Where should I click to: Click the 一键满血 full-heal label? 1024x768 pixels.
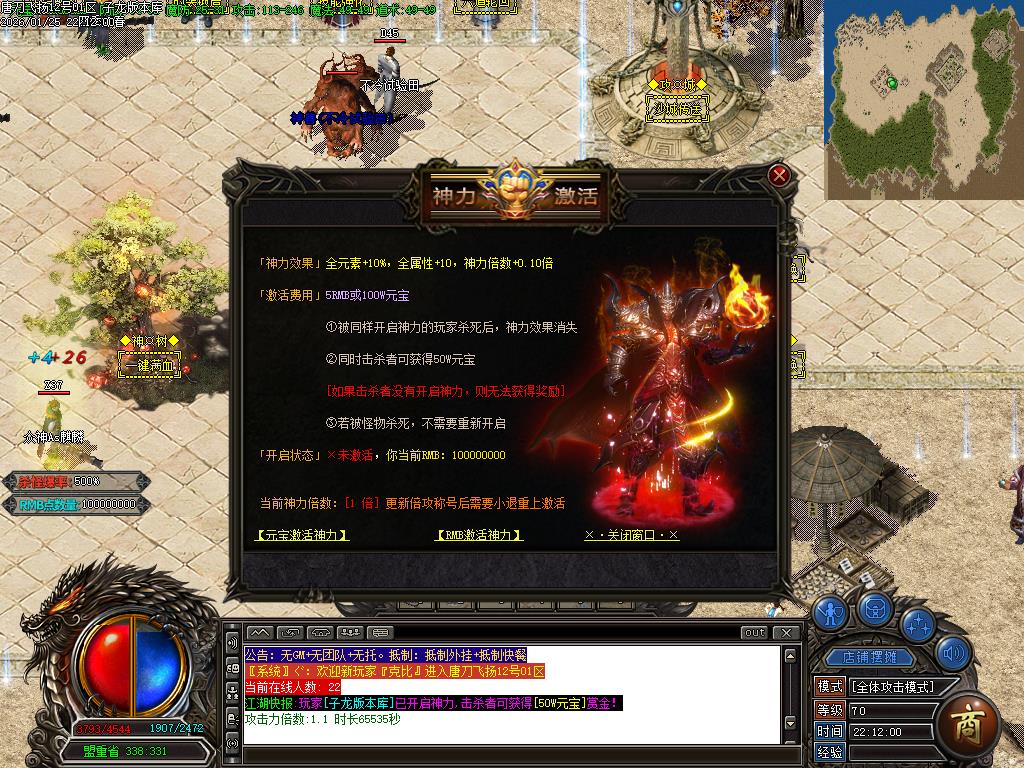[148, 365]
